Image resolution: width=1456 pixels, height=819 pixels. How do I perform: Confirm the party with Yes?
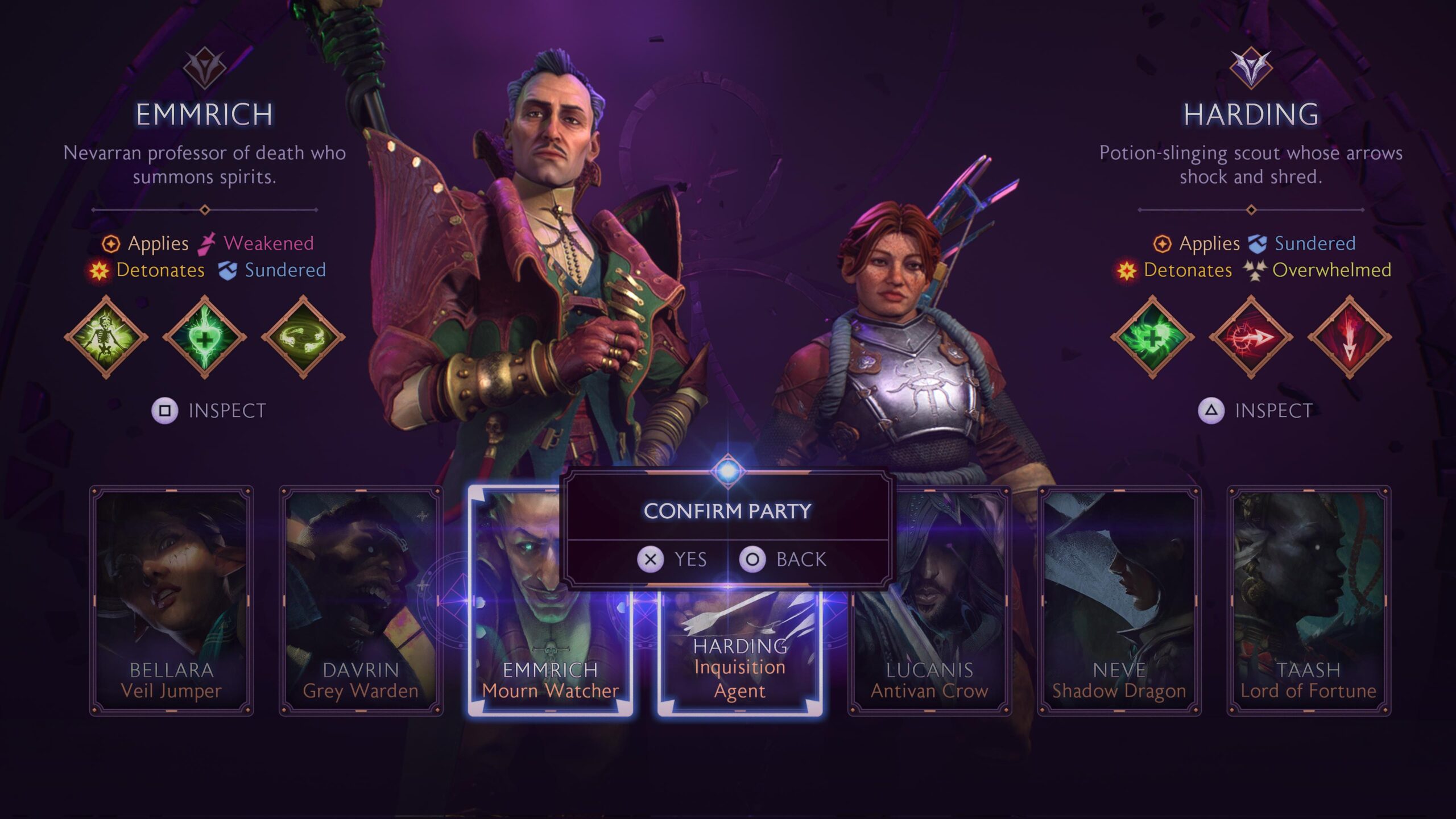(672, 559)
